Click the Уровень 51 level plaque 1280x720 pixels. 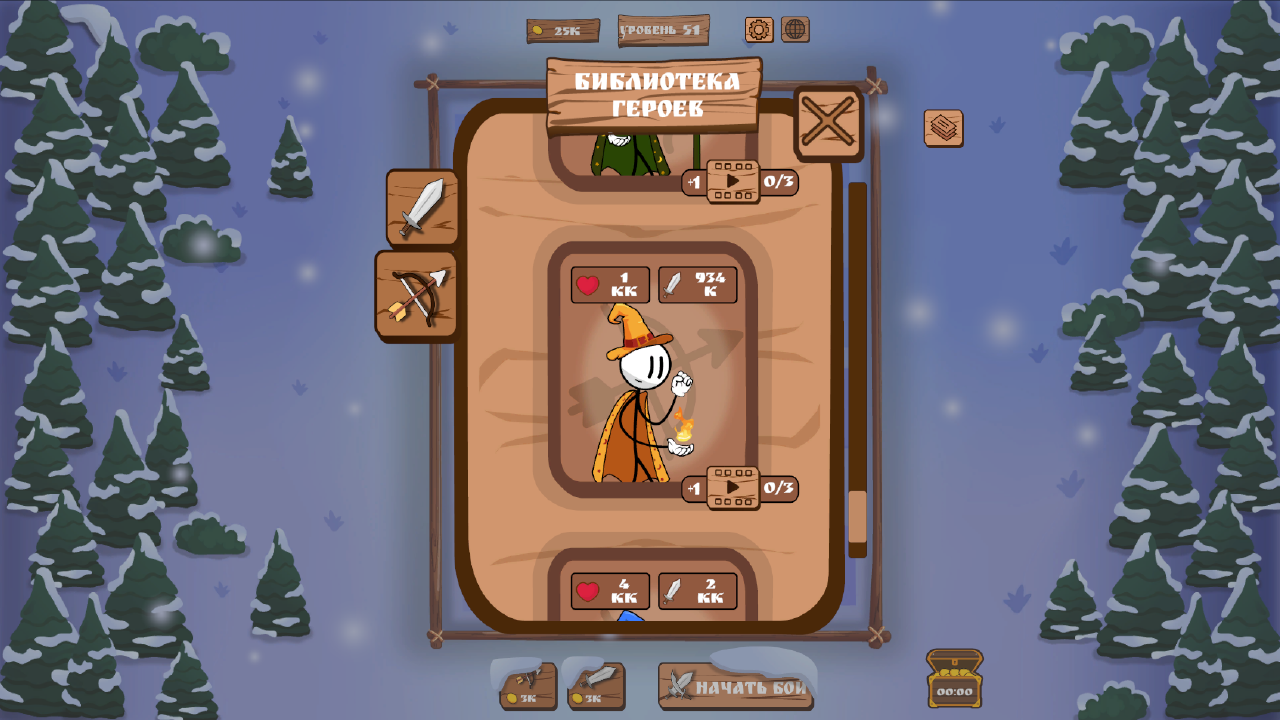(x=663, y=30)
